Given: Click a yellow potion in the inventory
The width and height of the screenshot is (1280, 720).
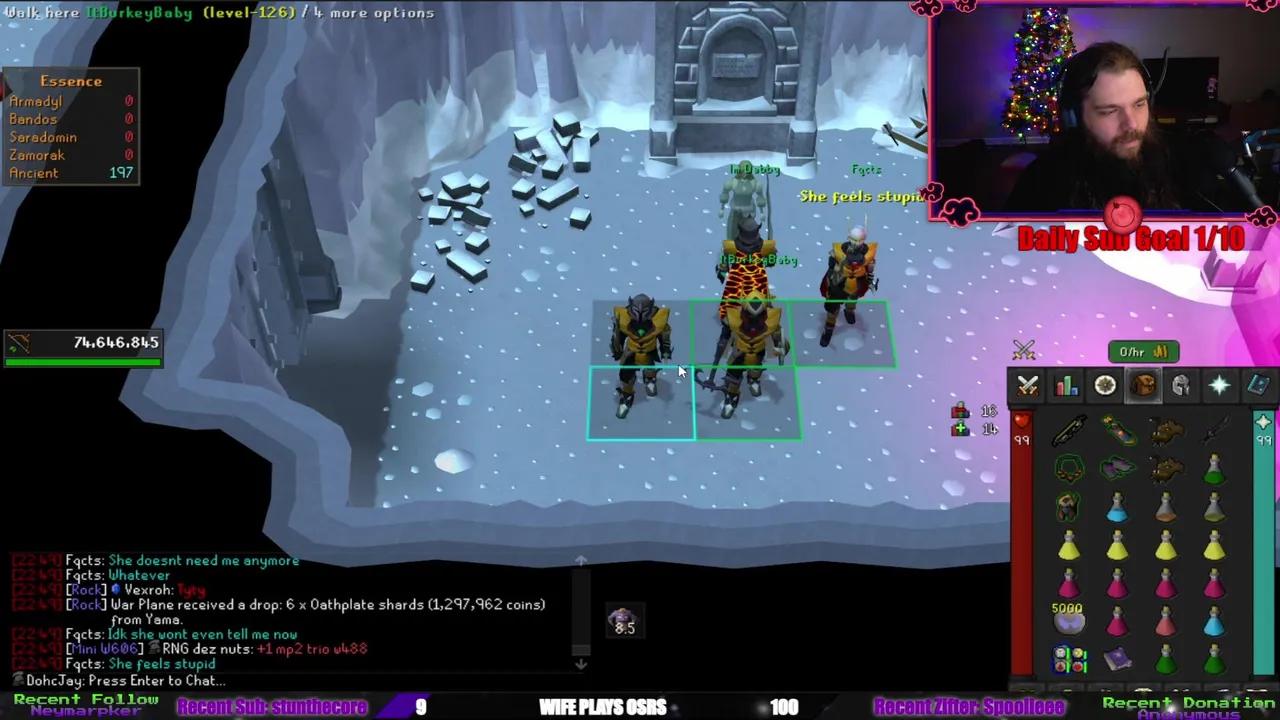Looking at the screenshot, I should point(1068,545).
